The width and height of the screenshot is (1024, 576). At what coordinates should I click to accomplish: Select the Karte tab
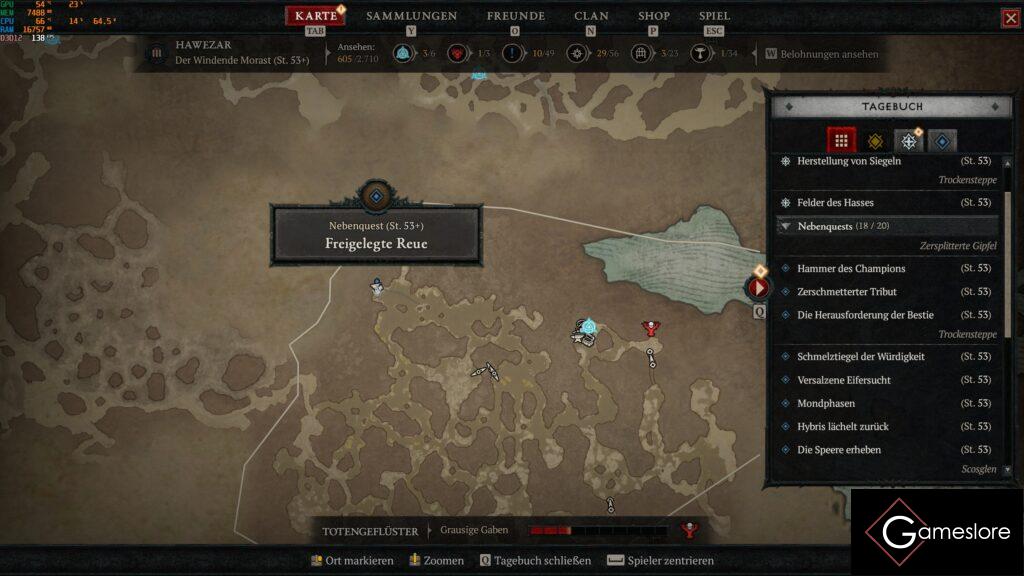click(316, 16)
